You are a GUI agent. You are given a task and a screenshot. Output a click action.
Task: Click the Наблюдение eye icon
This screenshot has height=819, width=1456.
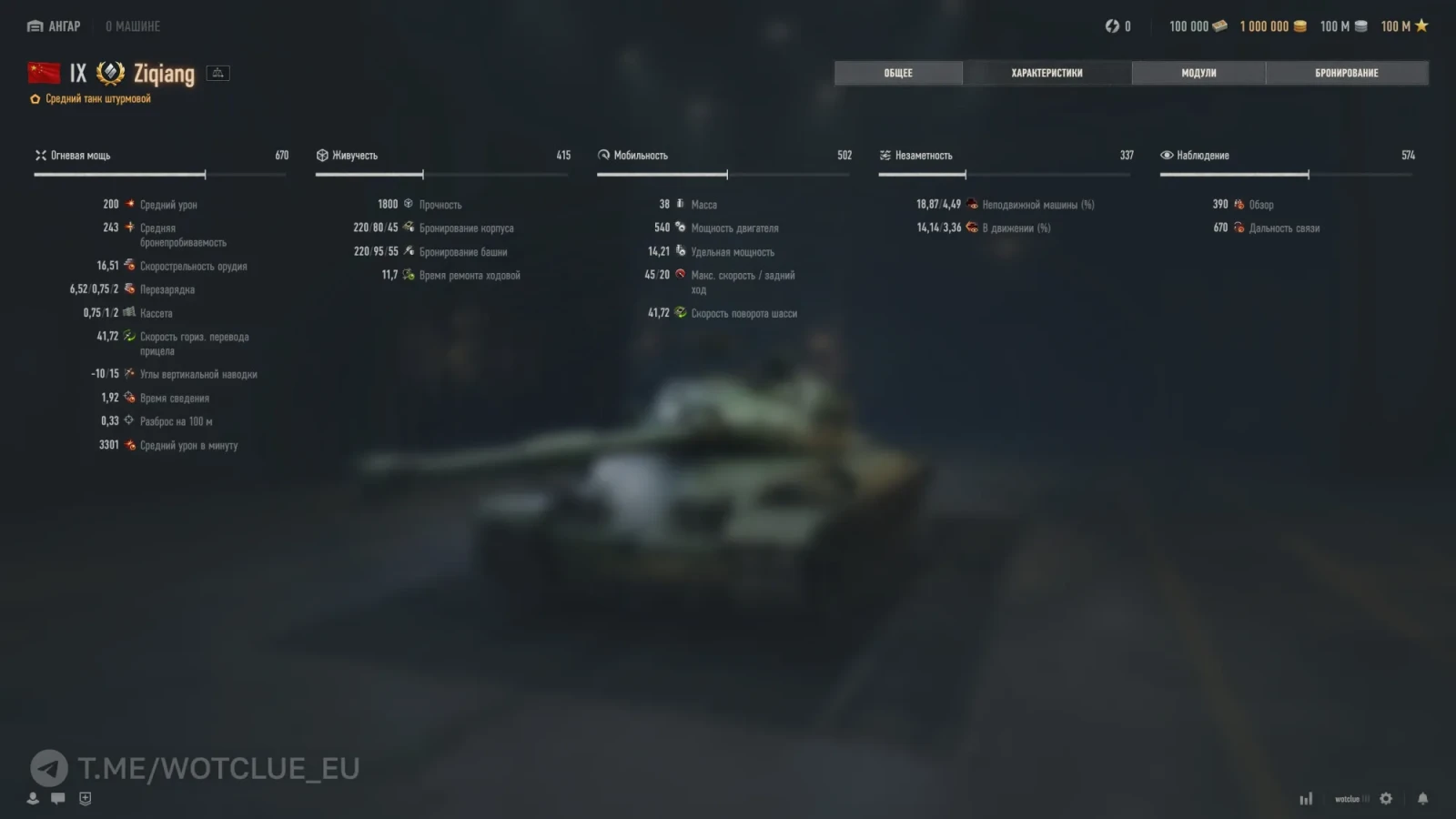[1167, 155]
